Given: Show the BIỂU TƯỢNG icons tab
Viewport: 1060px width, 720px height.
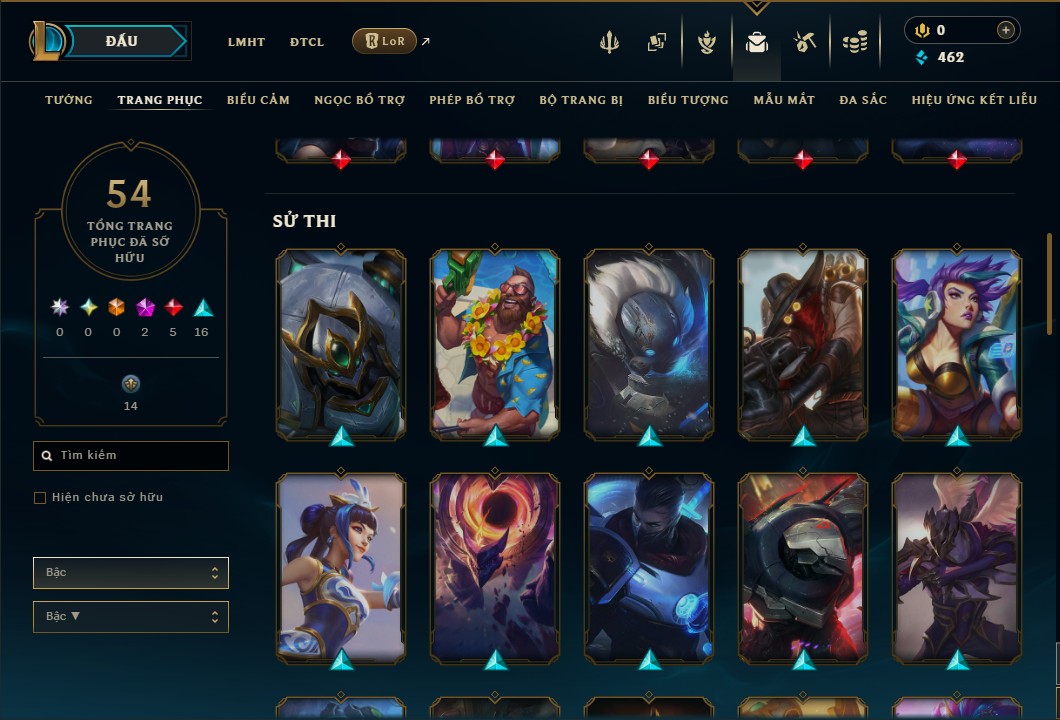Looking at the screenshot, I should tap(688, 100).
